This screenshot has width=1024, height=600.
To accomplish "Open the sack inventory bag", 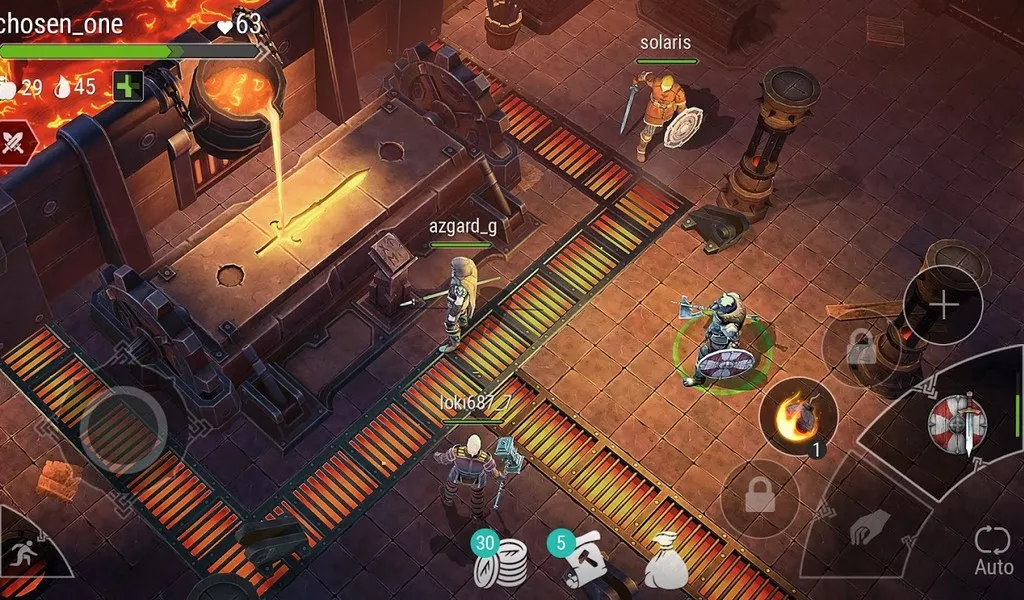I will (x=665, y=561).
